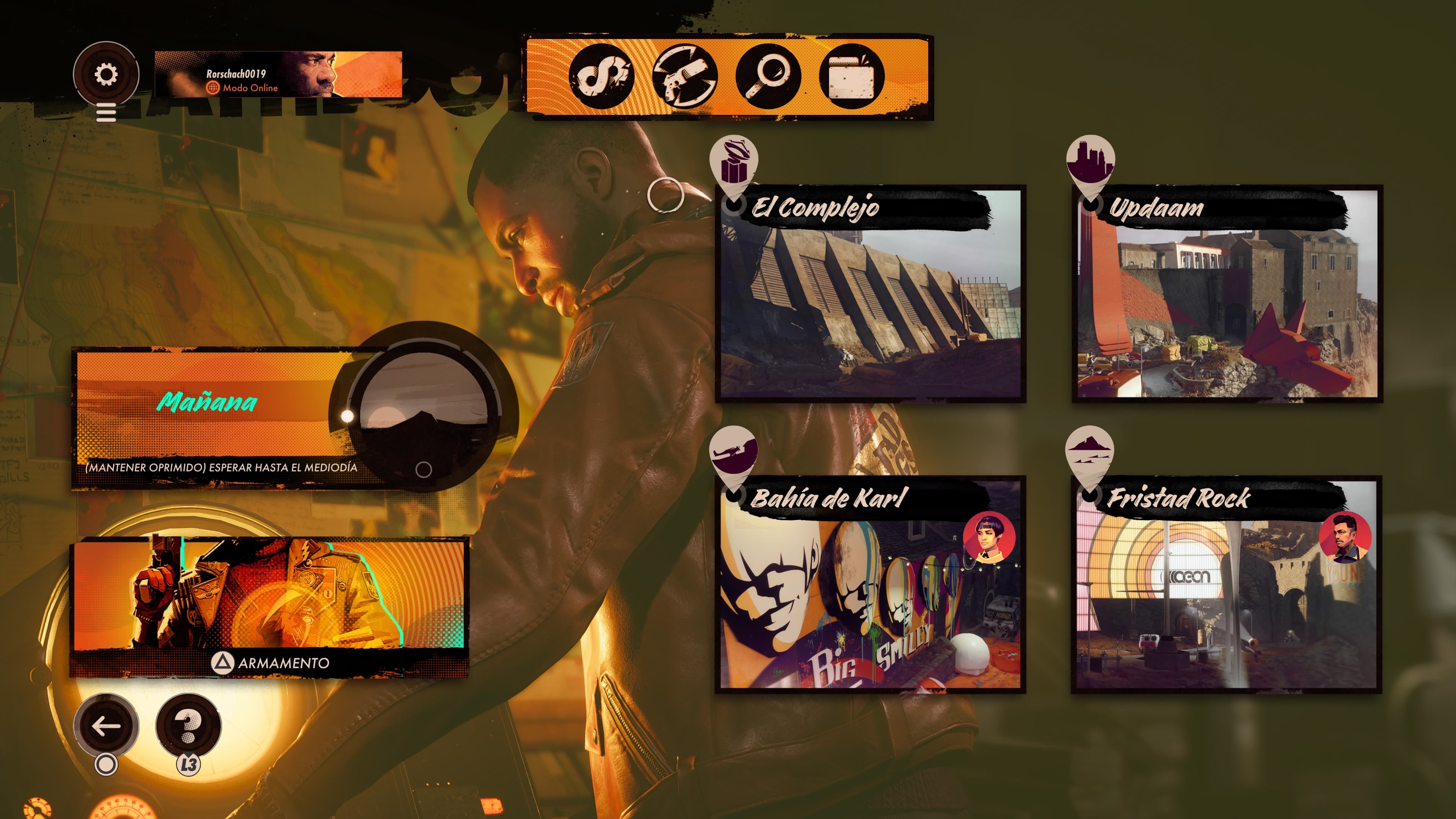Screen dimensions: 1456x819
Task: Open the weapons loadout tab
Action: click(x=684, y=76)
